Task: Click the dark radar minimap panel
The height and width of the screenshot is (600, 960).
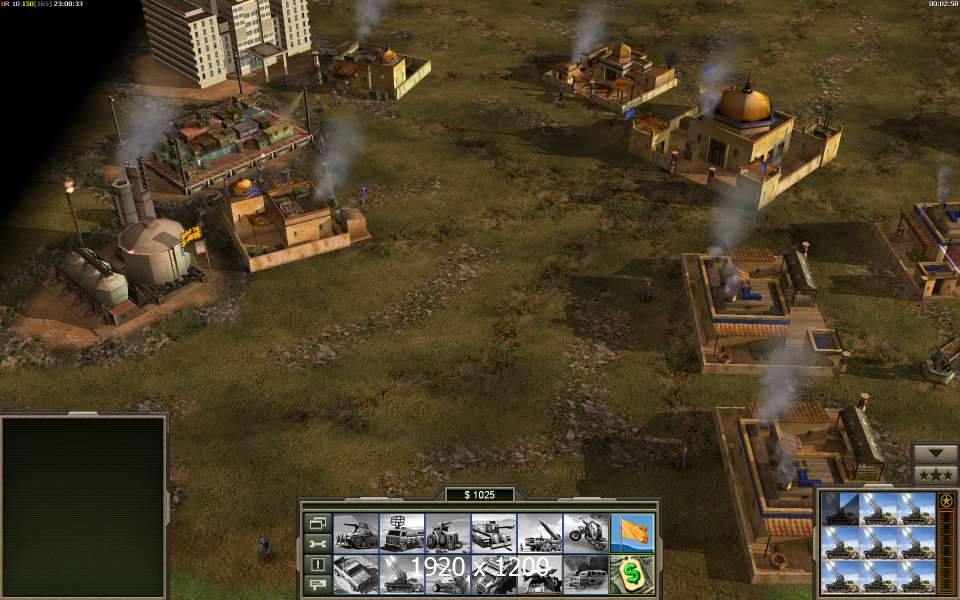Action: pos(83,506)
